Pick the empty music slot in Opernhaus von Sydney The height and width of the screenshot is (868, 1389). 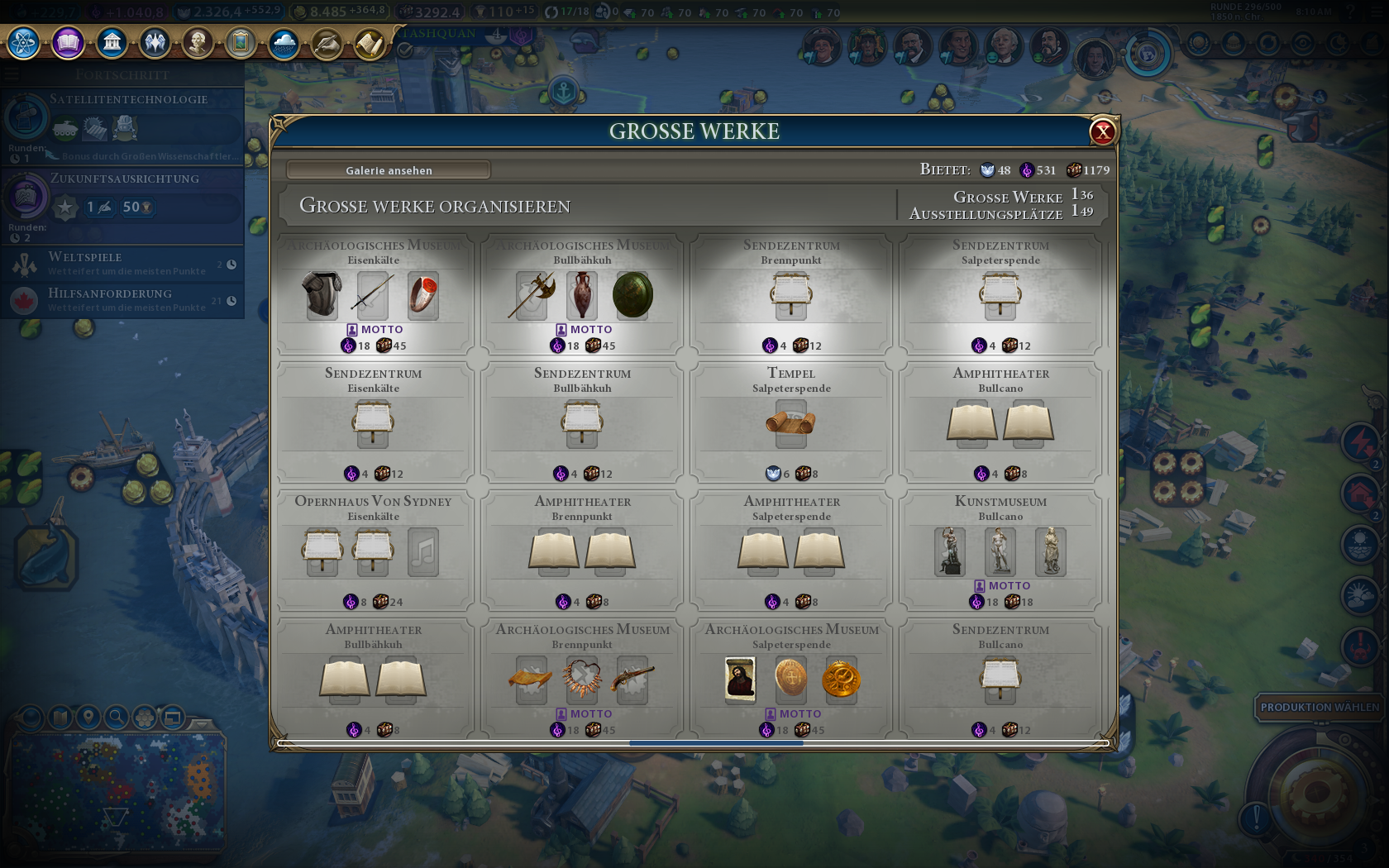[423, 551]
